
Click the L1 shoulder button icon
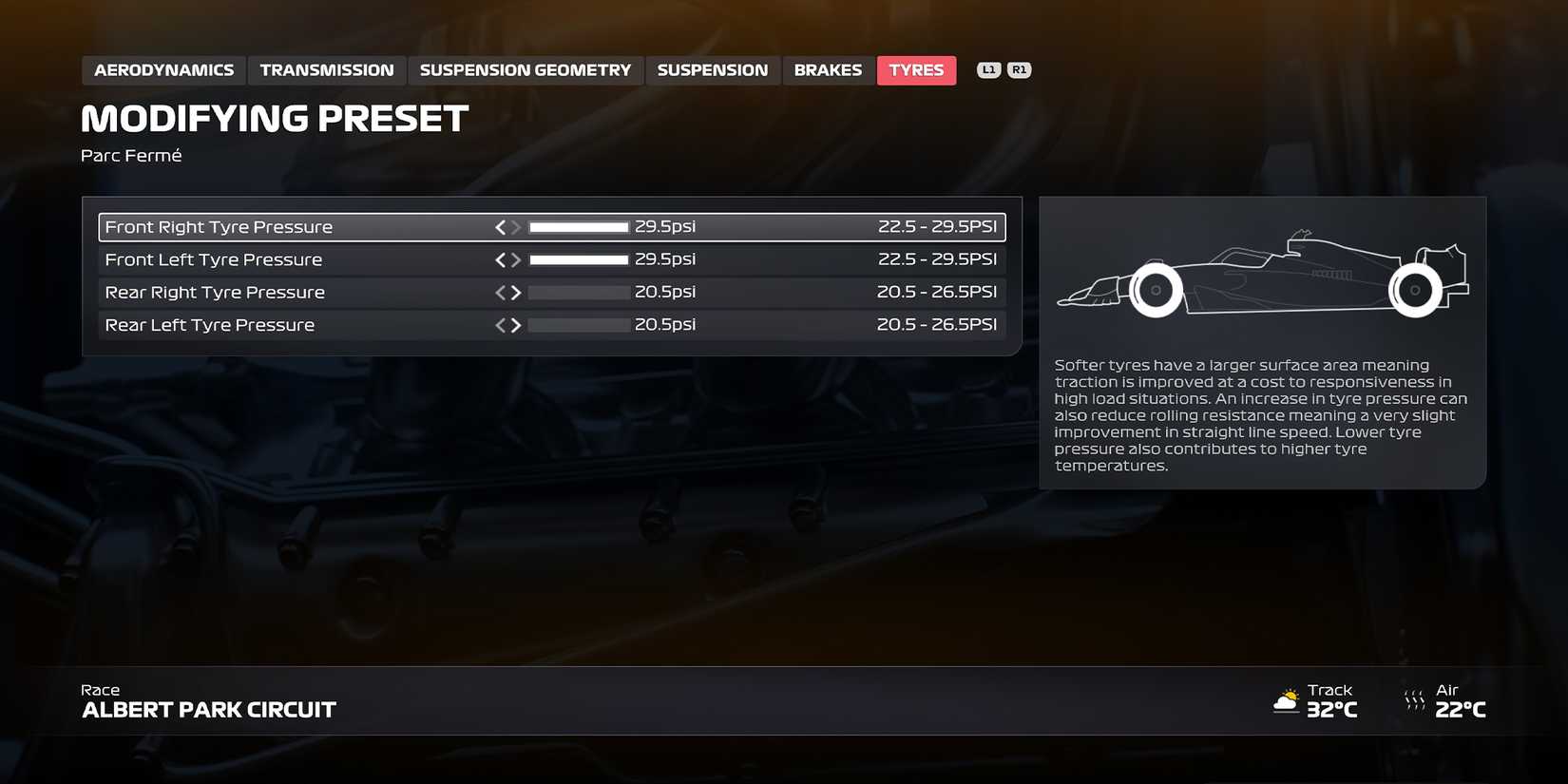coord(988,68)
